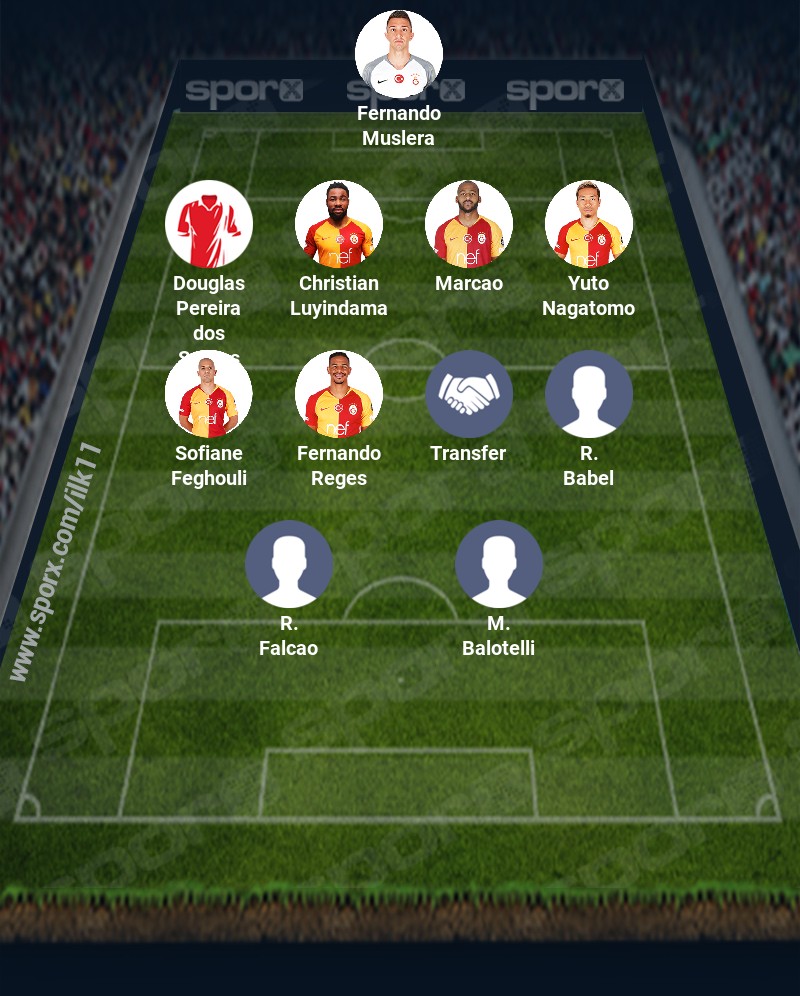
Task: Select Yuto Nagatomo's player portrait
Action: pos(589,224)
